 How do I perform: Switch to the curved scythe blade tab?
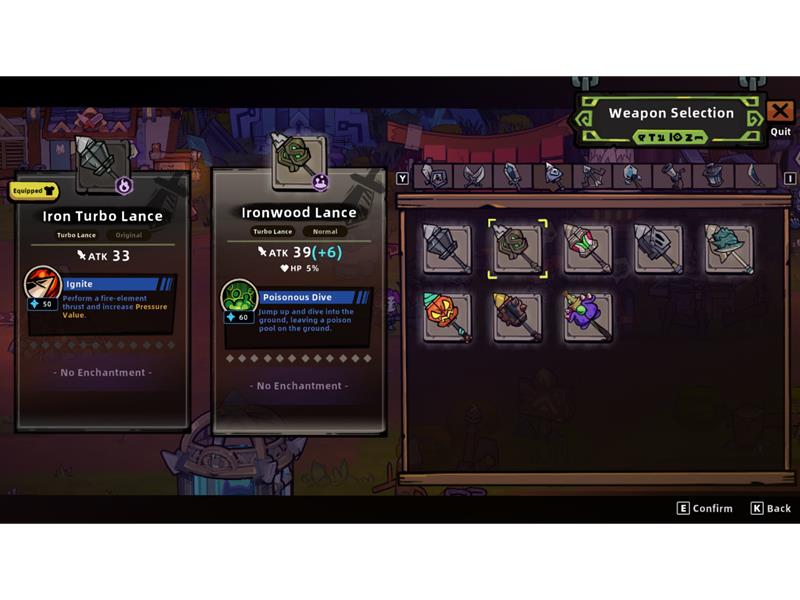point(755,177)
